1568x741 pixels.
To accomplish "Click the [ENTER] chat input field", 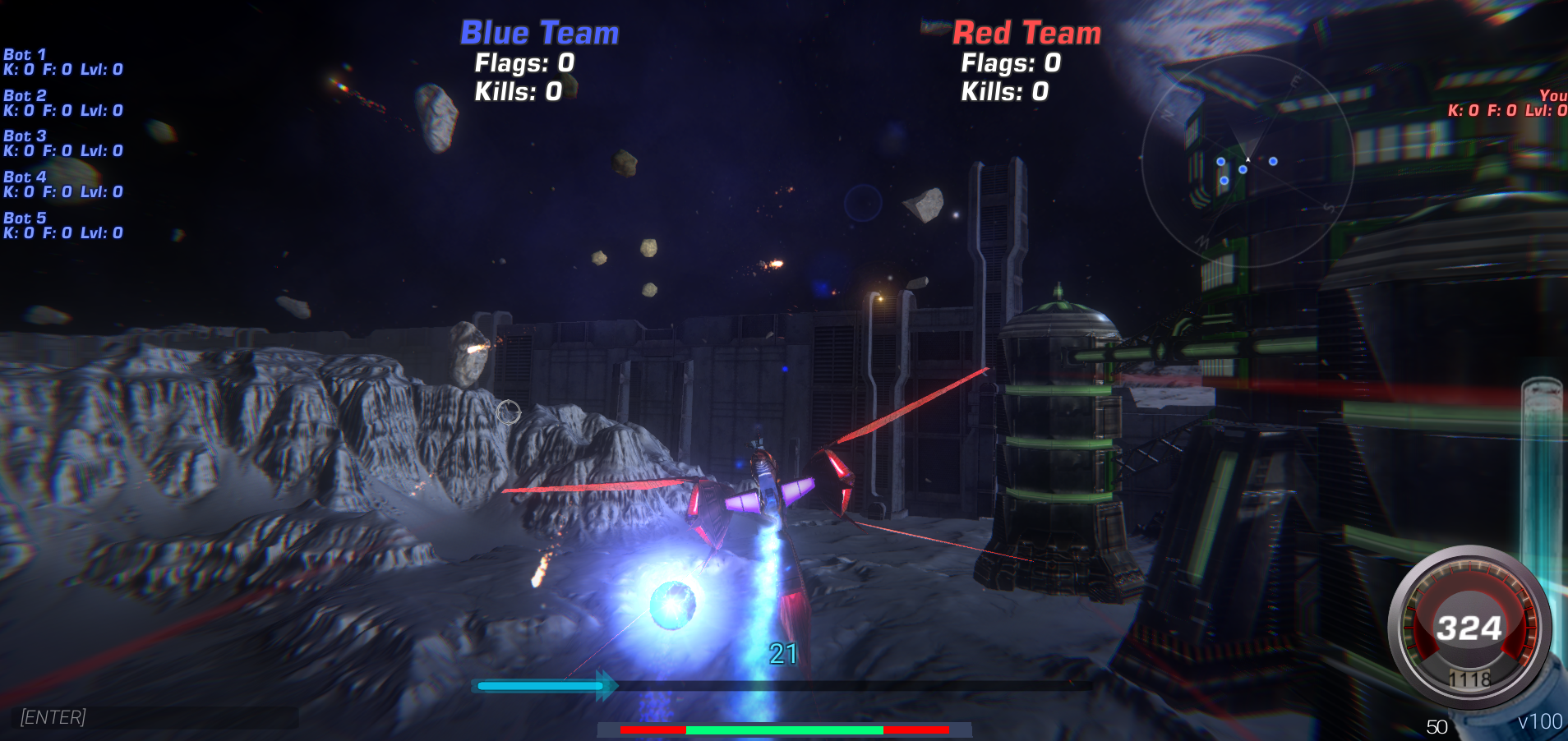I will click(53, 717).
